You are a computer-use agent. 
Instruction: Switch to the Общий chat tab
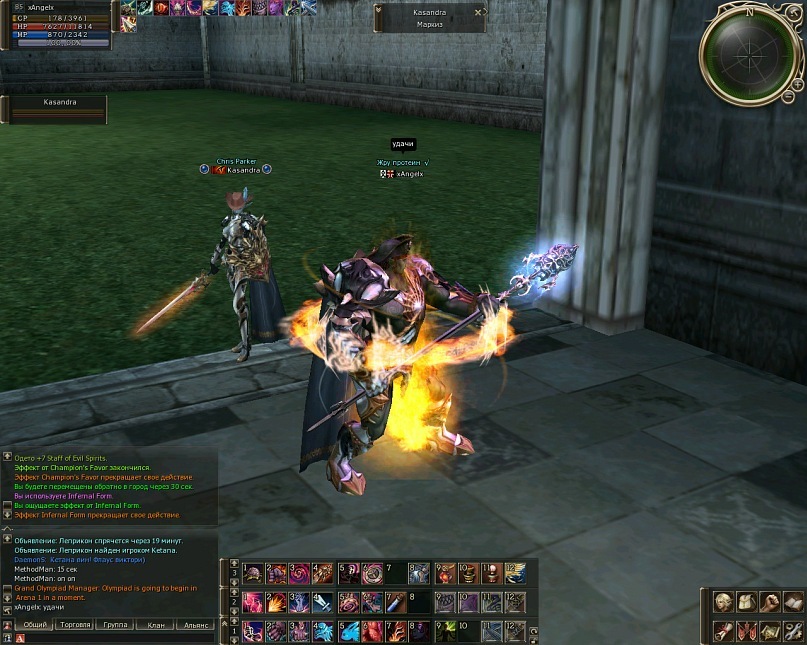click(35, 625)
